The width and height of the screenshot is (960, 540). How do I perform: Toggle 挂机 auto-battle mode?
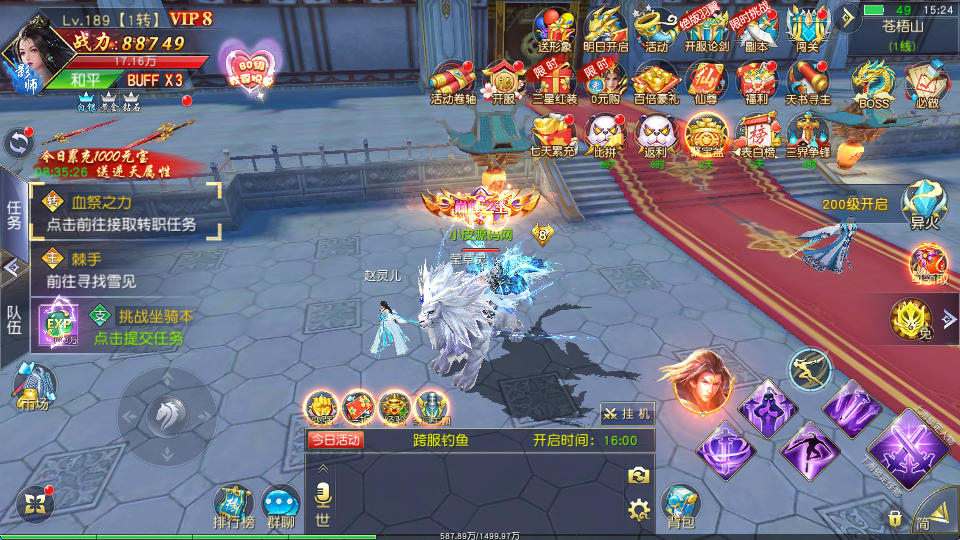(x=627, y=412)
